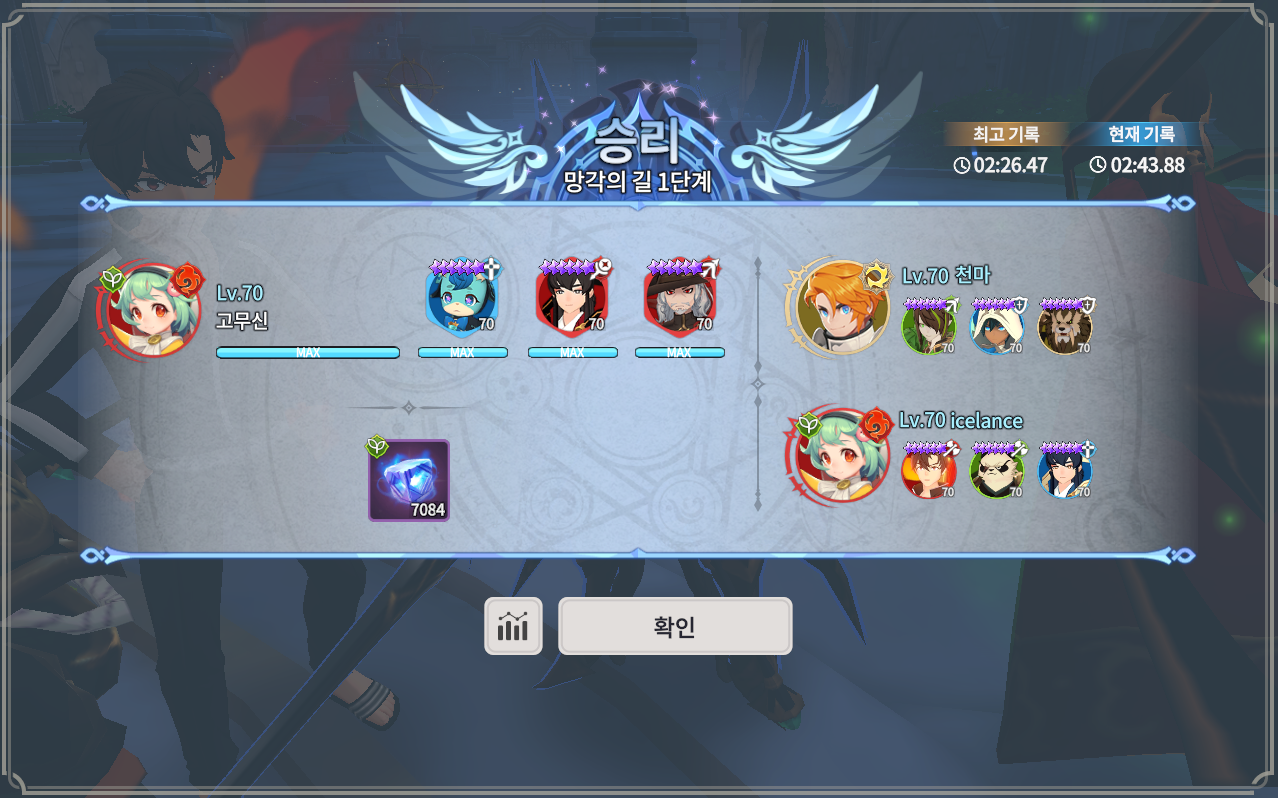
Task: Pick the white-bearded hero wearing a hat
Action: click(679, 301)
